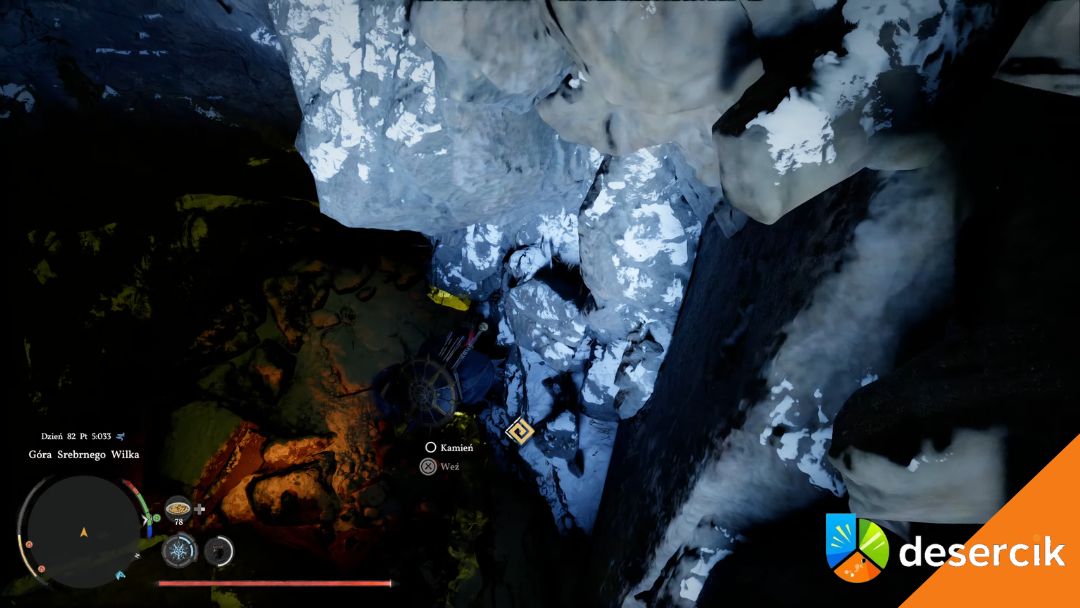
Task: Activate the snowflake ability icon
Action: [179, 549]
